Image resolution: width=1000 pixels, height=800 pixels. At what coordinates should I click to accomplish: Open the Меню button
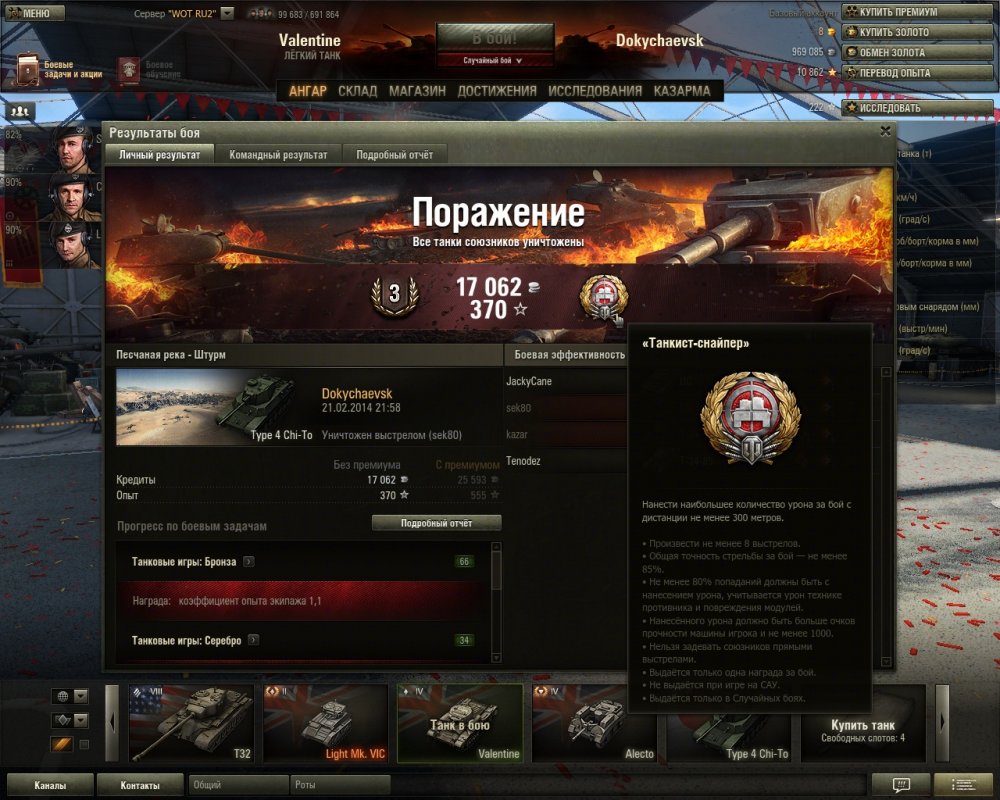[x=35, y=13]
